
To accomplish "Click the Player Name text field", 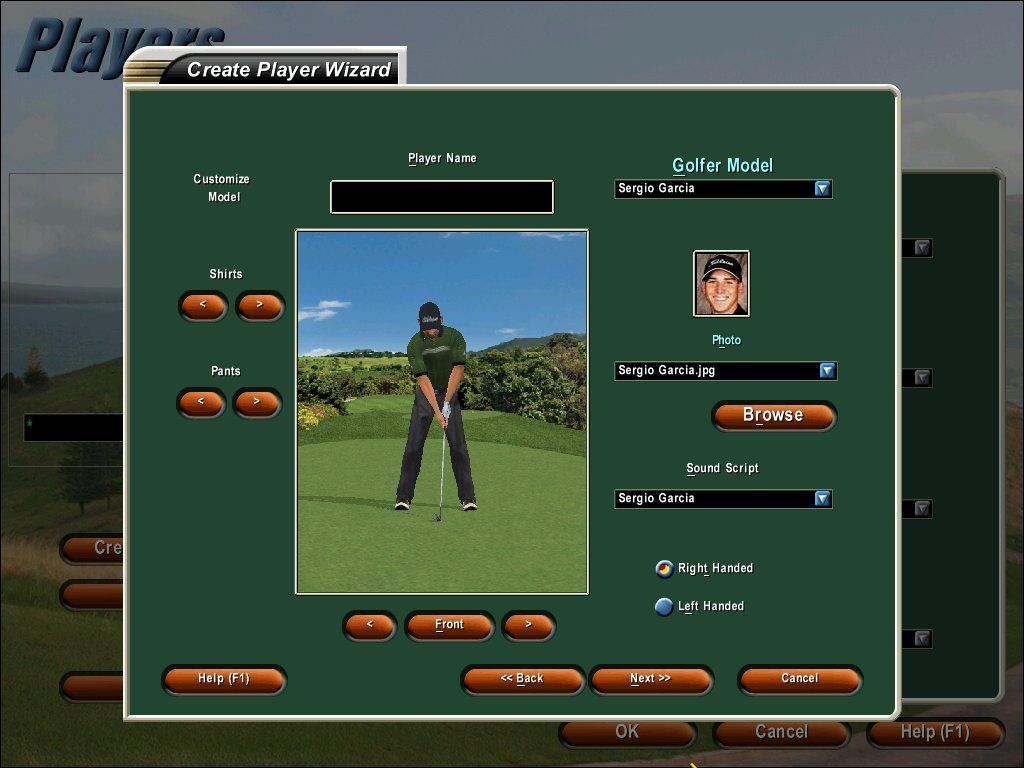I will (x=441, y=197).
